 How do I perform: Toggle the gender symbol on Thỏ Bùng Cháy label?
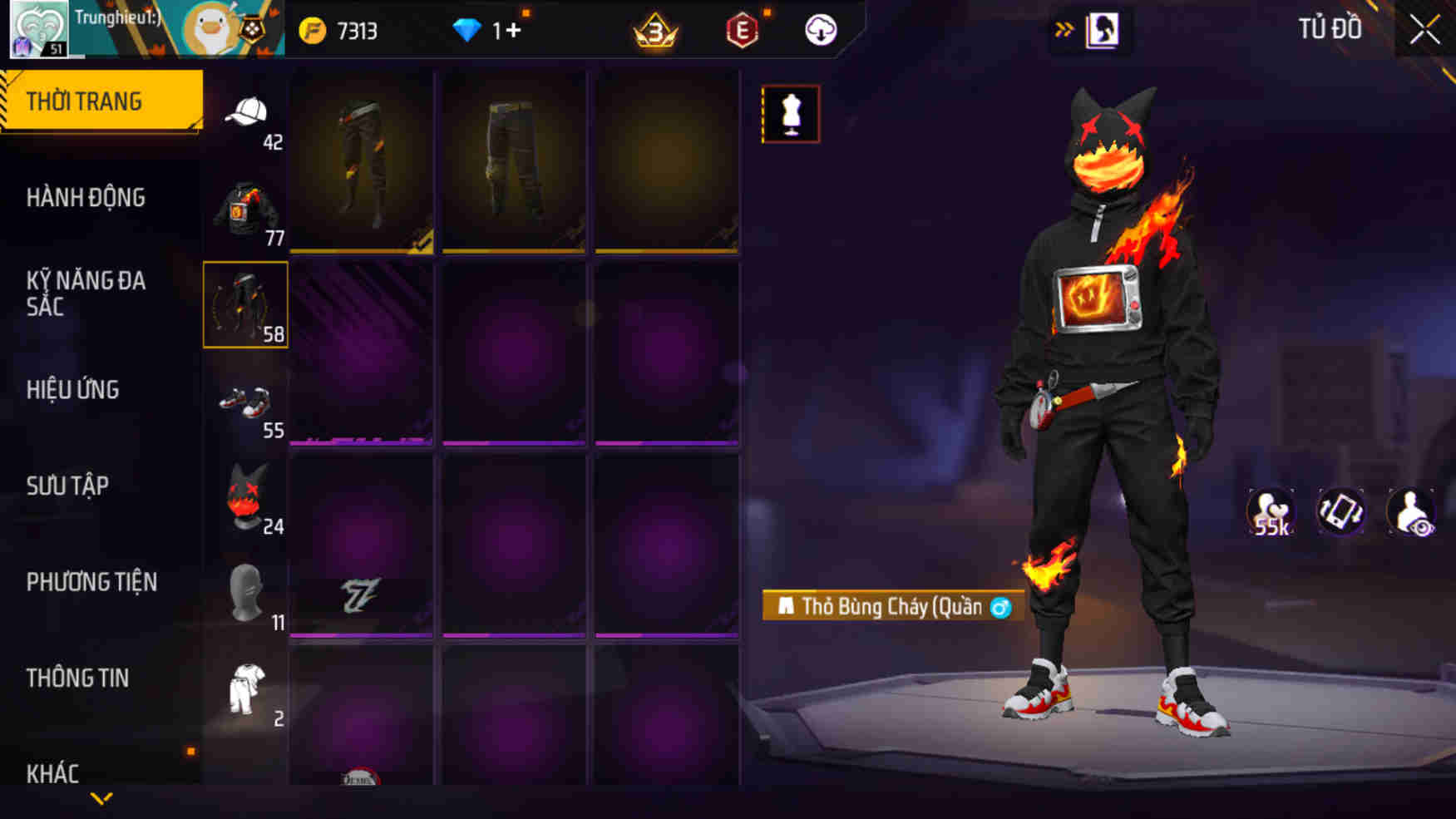point(1002,608)
